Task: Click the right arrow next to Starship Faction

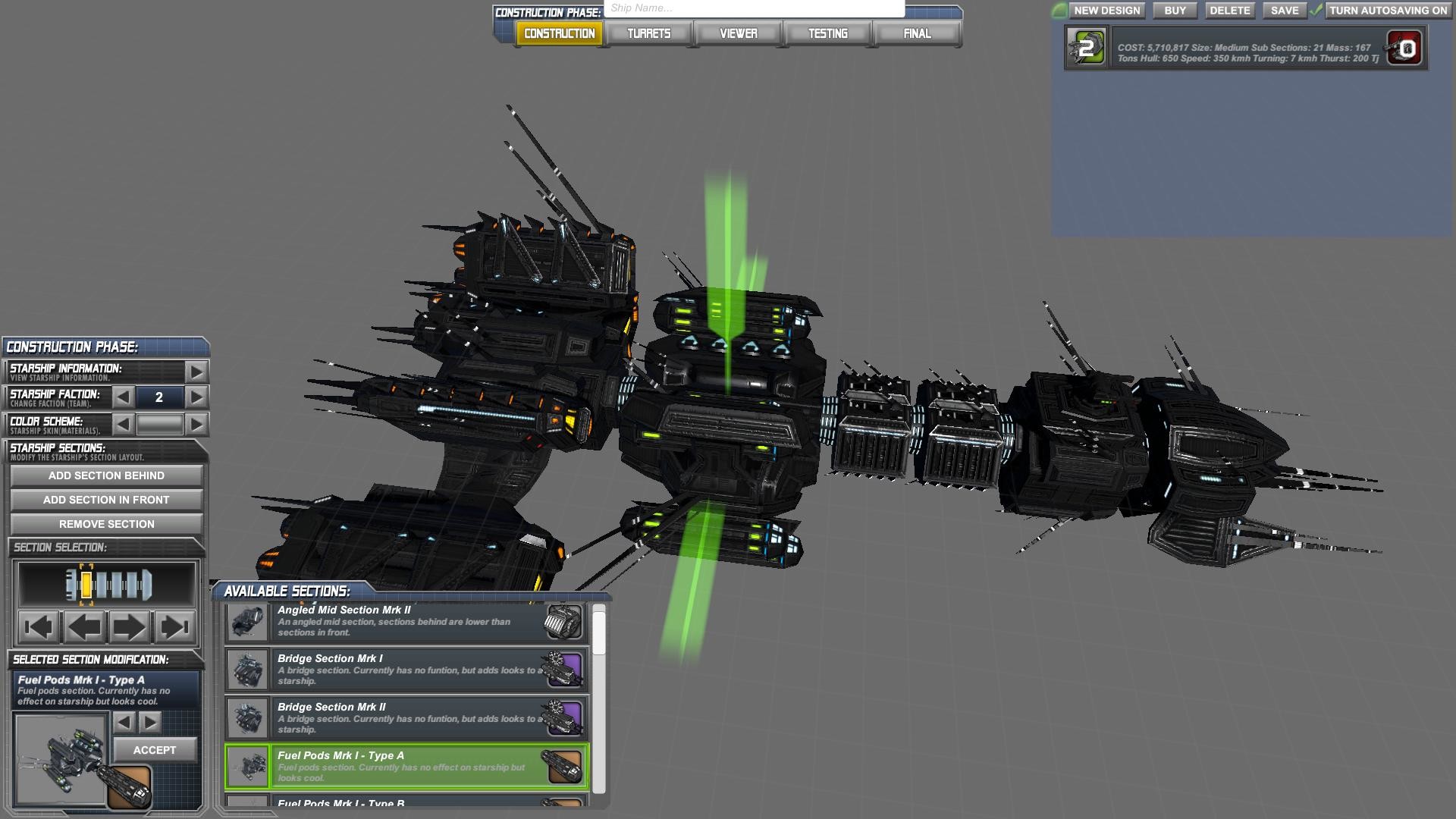Action: pyautogui.click(x=197, y=397)
